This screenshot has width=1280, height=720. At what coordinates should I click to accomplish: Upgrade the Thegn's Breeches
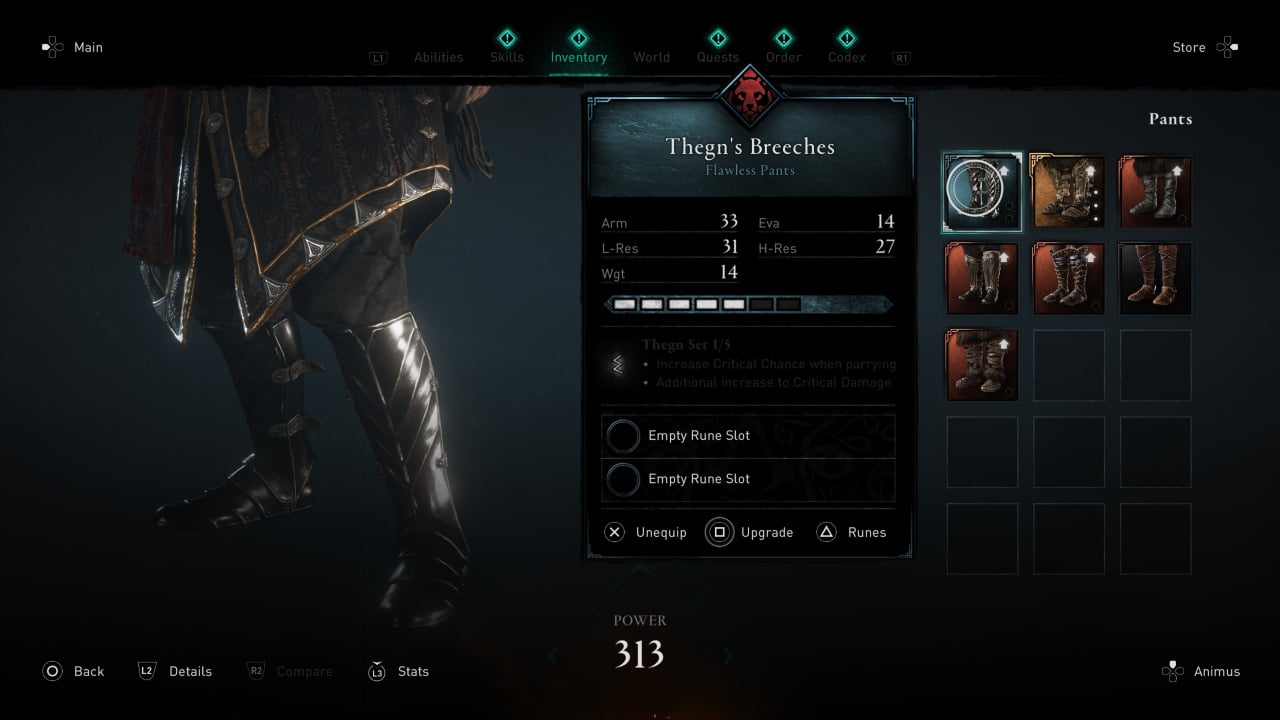point(750,532)
